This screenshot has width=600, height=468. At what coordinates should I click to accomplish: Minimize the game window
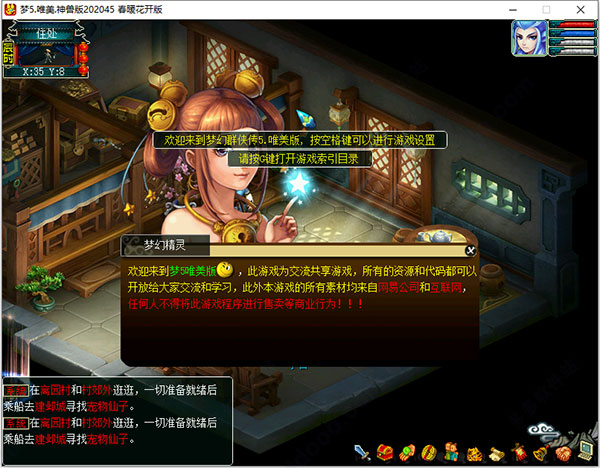point(517,9)
